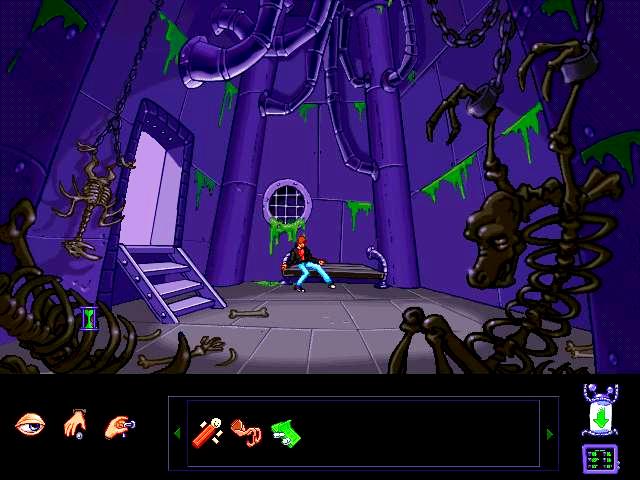
Task: Select the green pistol inventory item
Action: coord(285,432)
